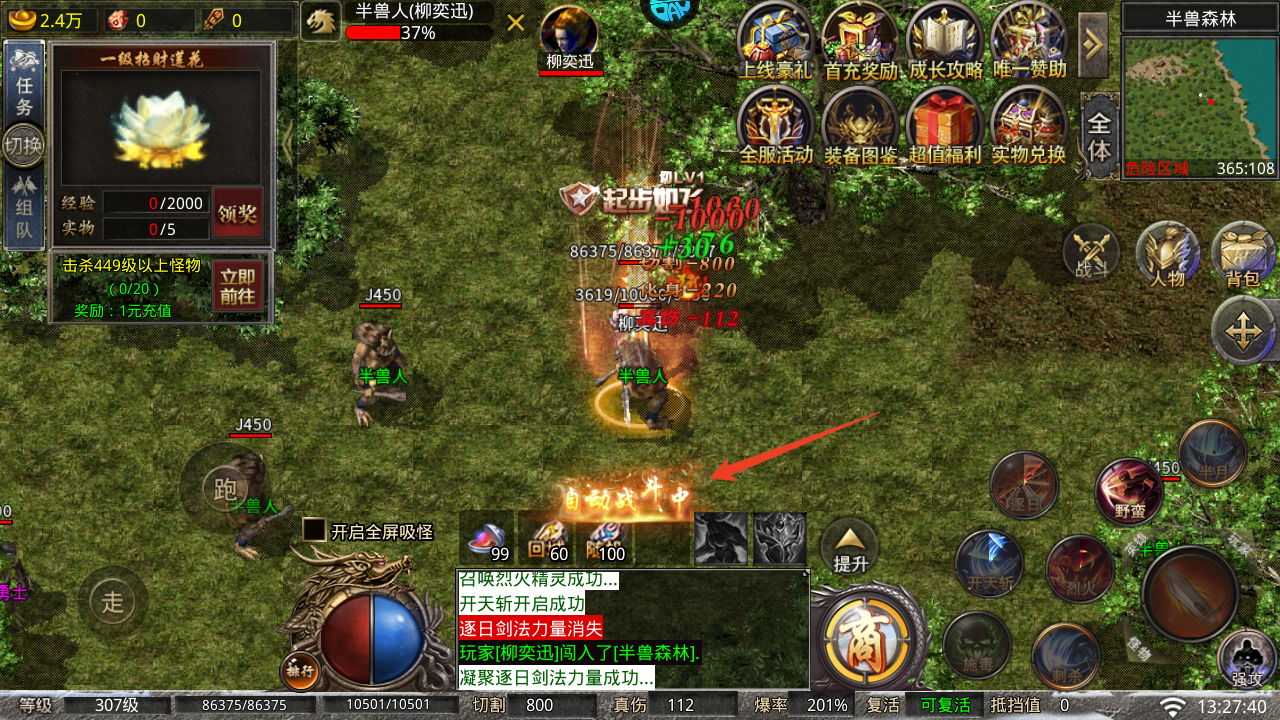Screen dimensions: 1280x720
Task: Activate the 野蛮 charge skill
Action: tap(1129, 490)
